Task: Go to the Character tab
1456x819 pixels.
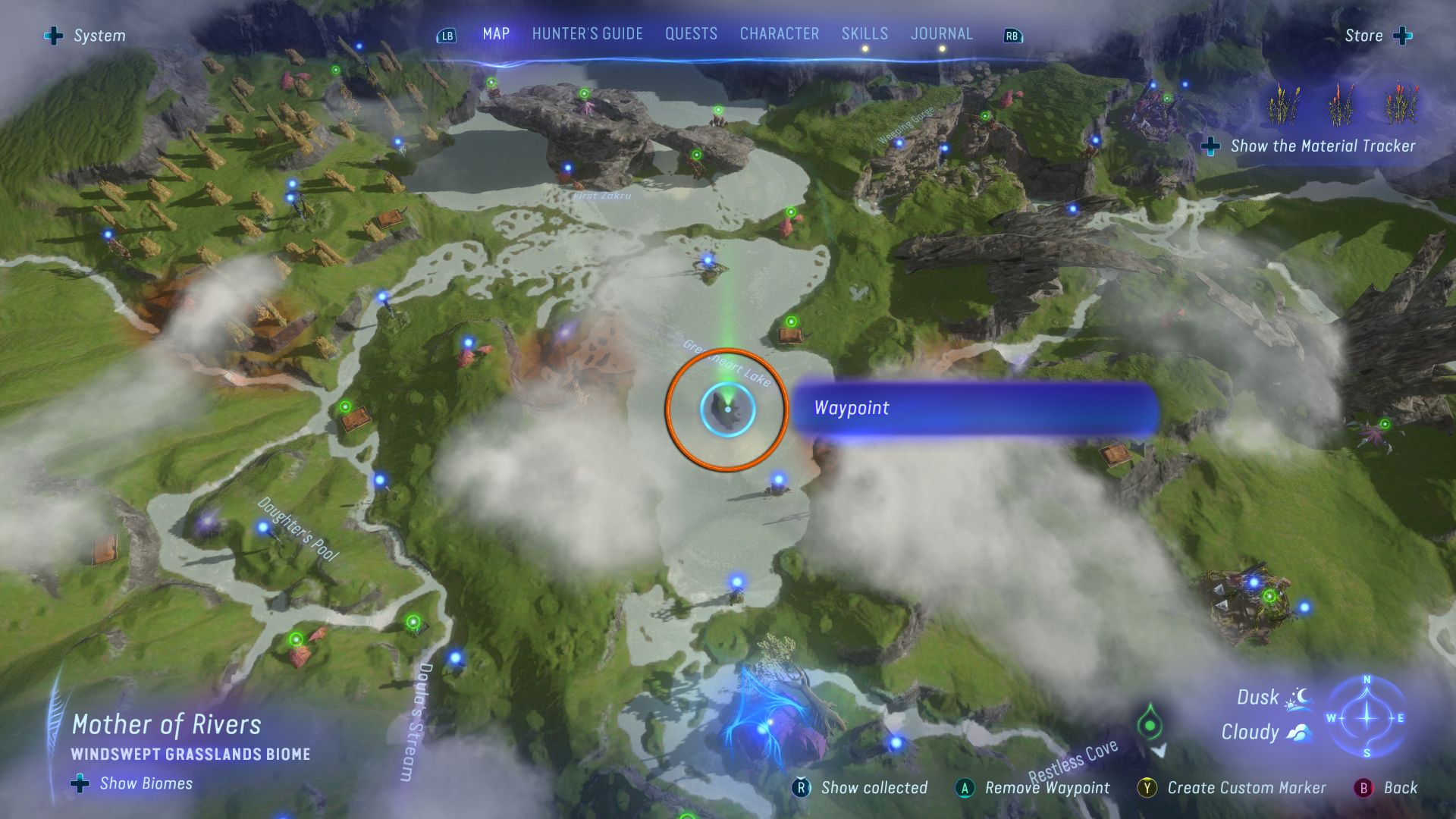Action: tap(779, 34)
